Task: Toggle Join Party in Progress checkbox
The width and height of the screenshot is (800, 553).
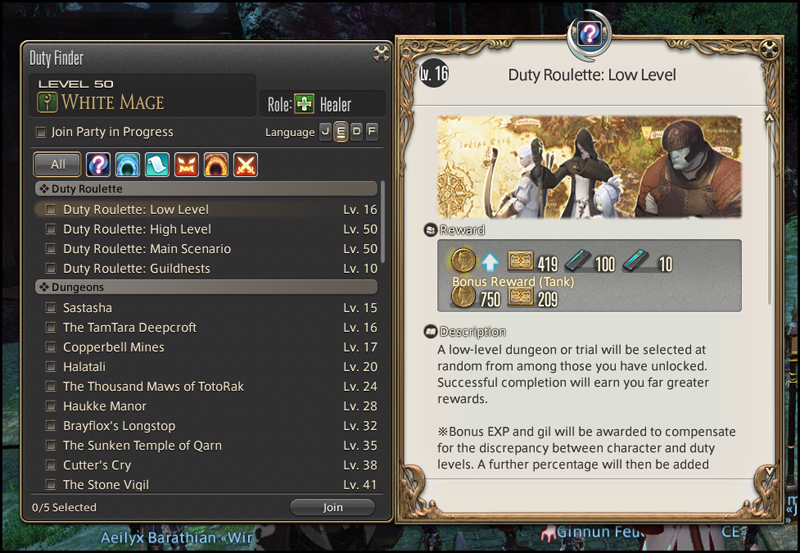Action: 41,132
